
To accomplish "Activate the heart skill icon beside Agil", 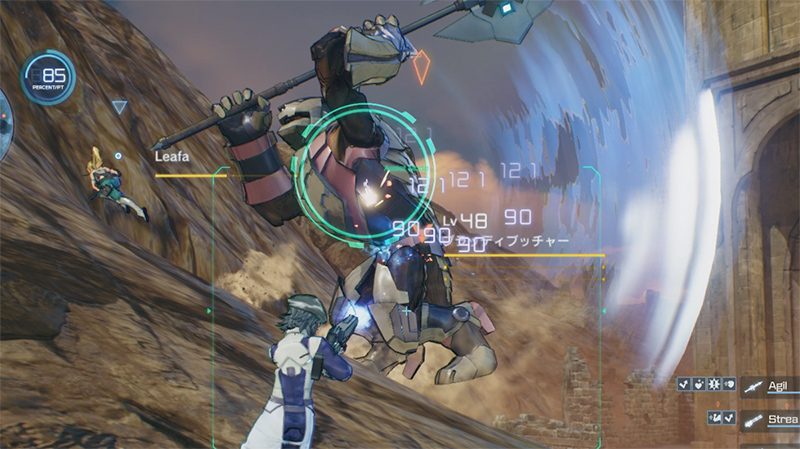I will click(x=698, y=384).
